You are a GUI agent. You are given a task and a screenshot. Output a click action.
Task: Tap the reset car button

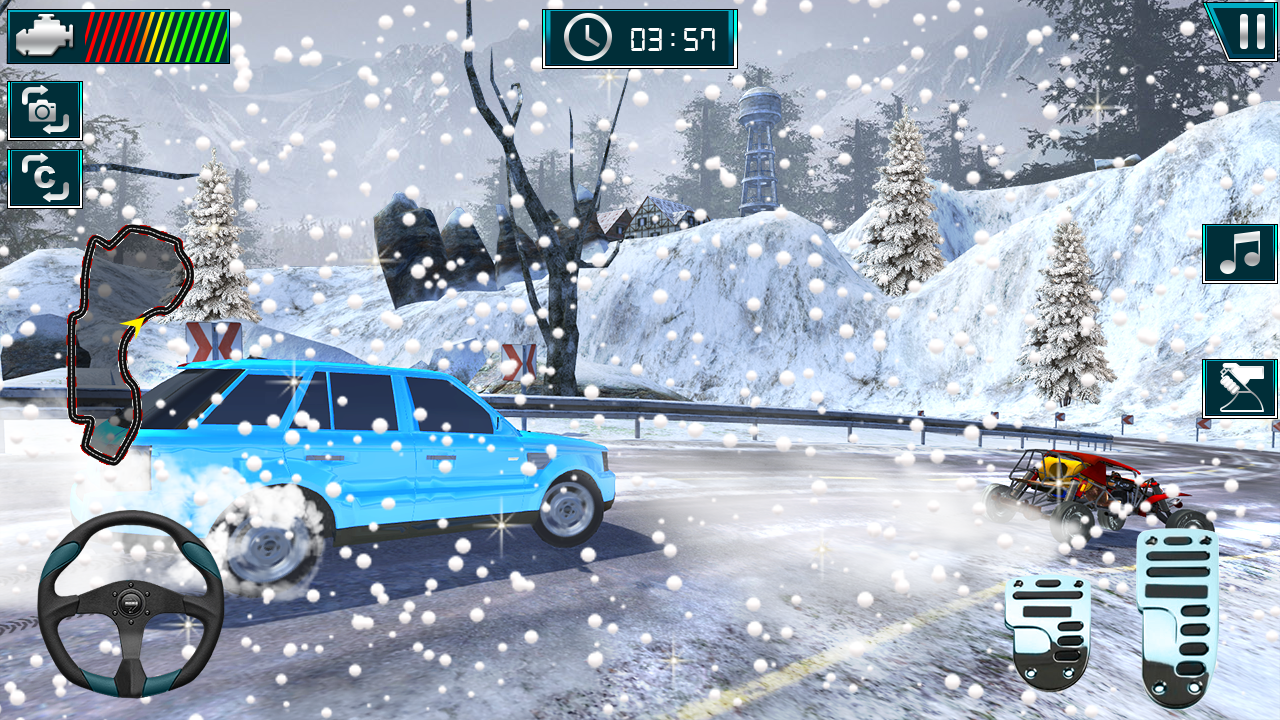(x=45, y=178)
